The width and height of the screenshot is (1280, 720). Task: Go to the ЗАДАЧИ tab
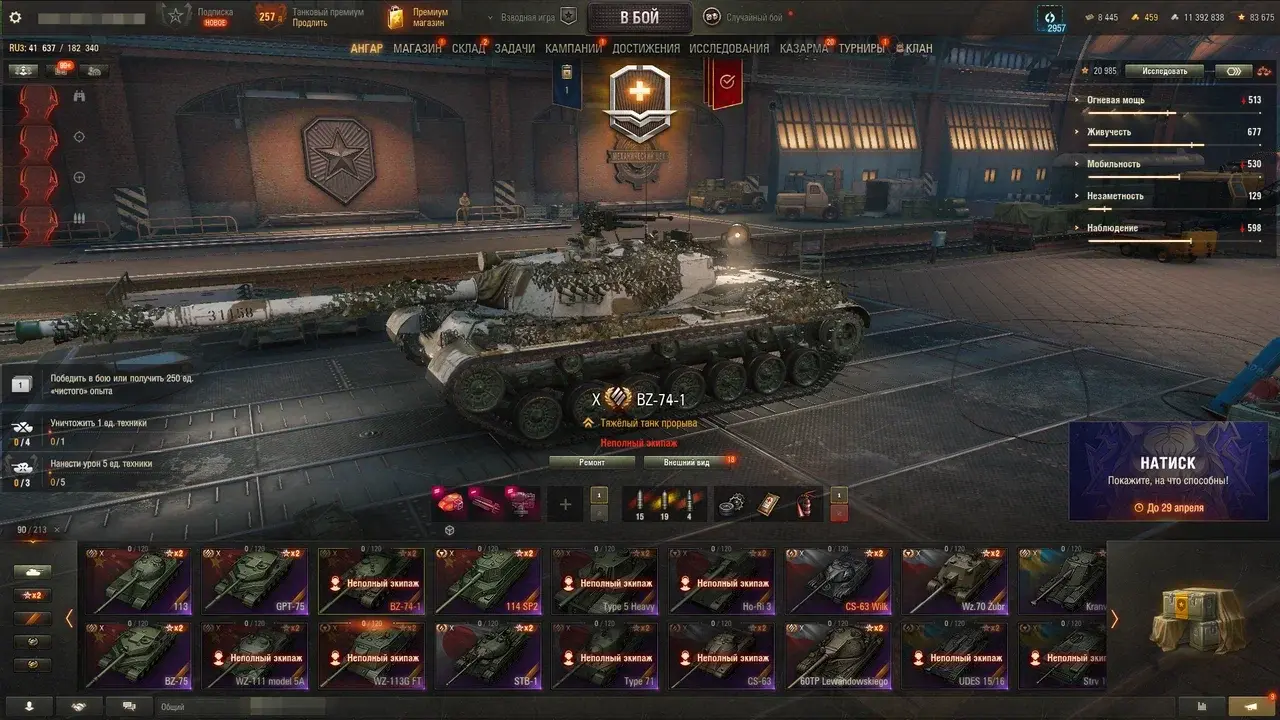[x=514, y=48]
